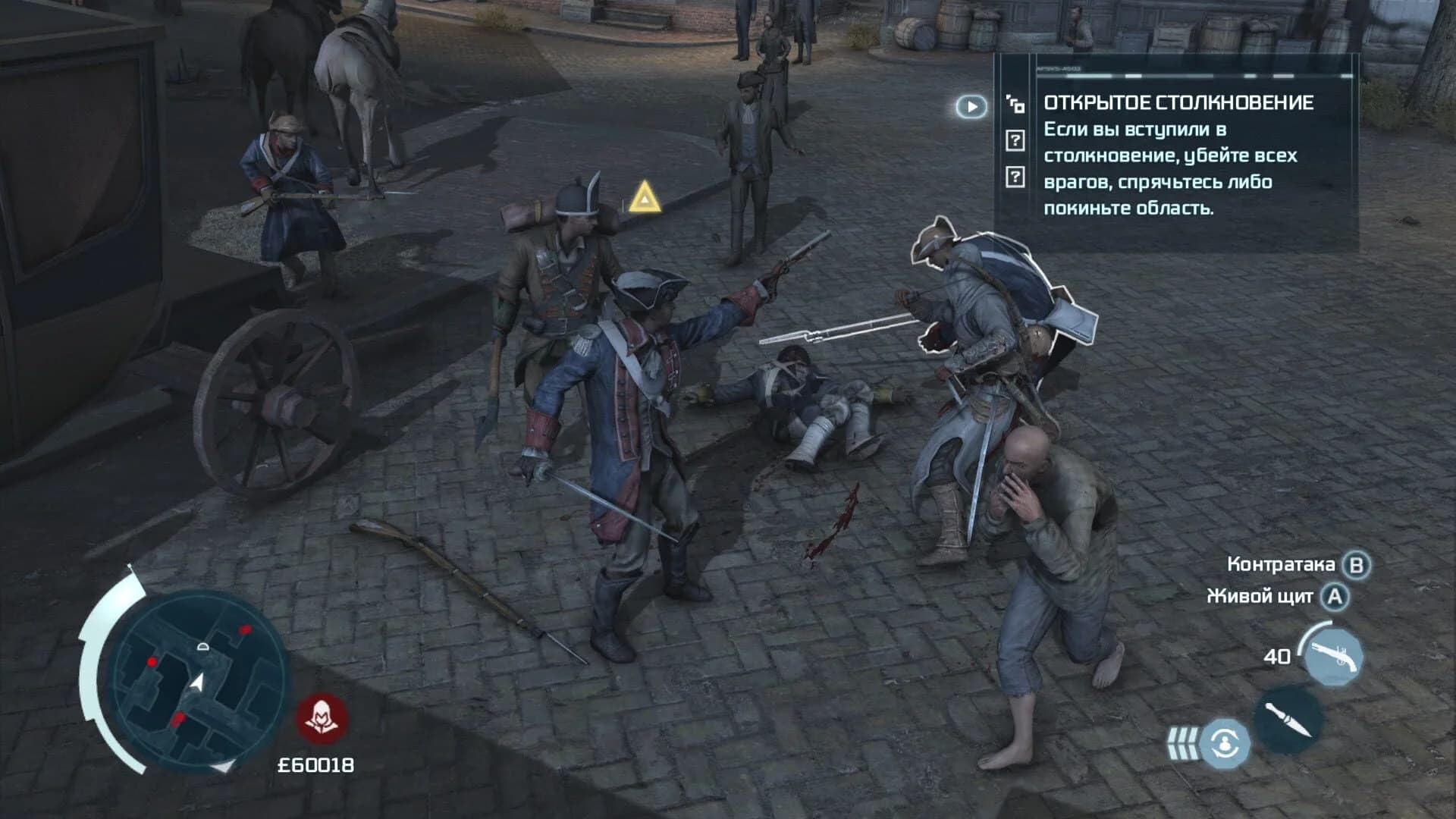The width and height of the screenshot is (1456, 819).
Task: Toggle the chevron arrows beside the tool icon
Action: tap(1185, 745)
